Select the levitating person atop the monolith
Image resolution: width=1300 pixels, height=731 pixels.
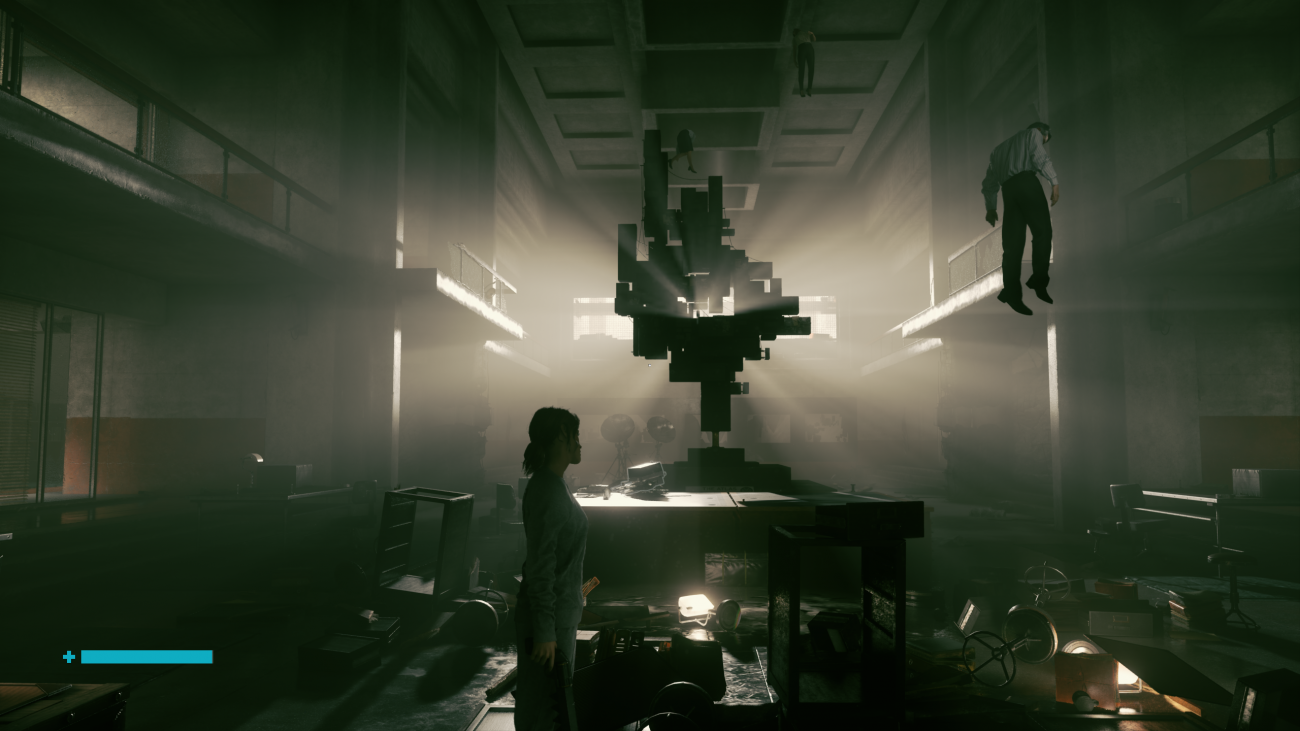tap(687, 148)
